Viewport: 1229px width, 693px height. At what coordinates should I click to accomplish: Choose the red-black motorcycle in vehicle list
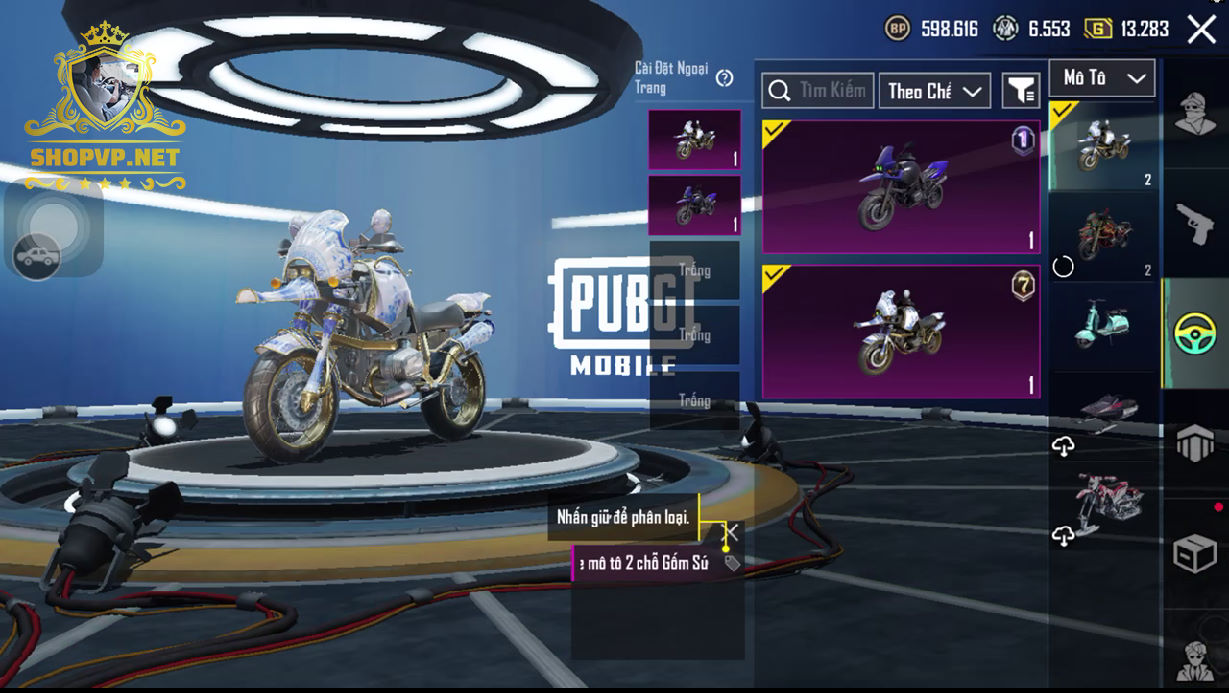coord(1103,236)
